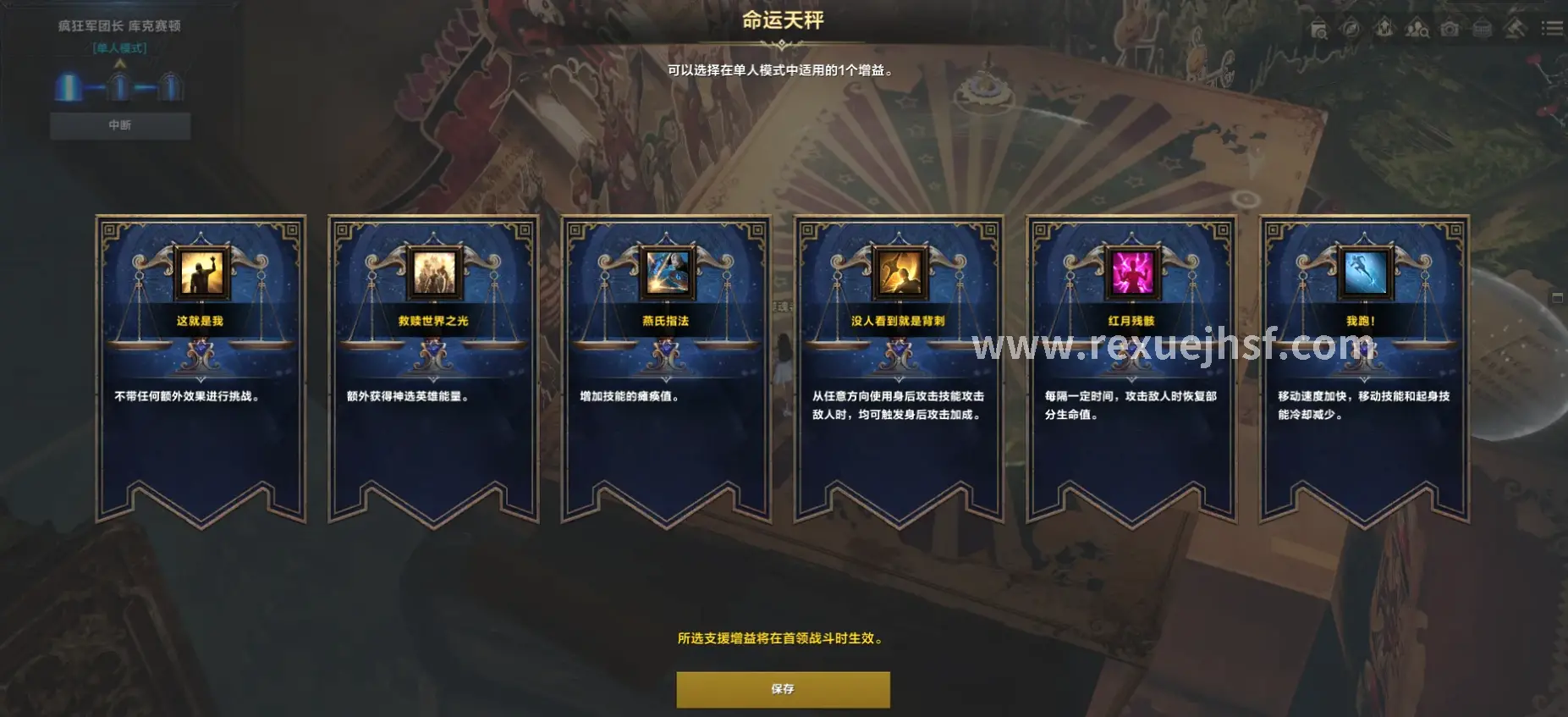
Task: Click the basket icon in the top toolbar
Action: coord(1482,28)
